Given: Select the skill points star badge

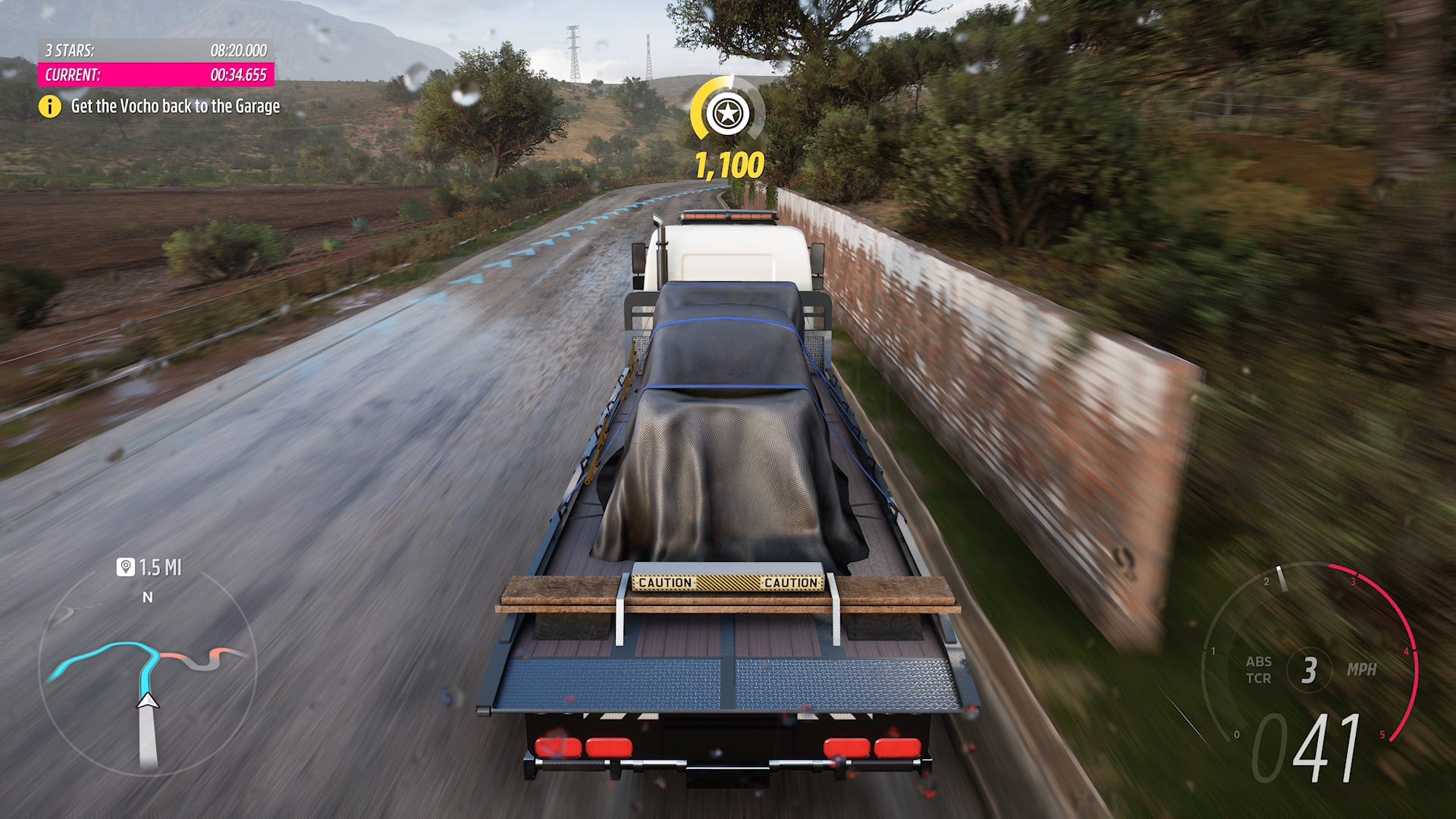Looking at the screenshot, I should (x=727, y=115).
